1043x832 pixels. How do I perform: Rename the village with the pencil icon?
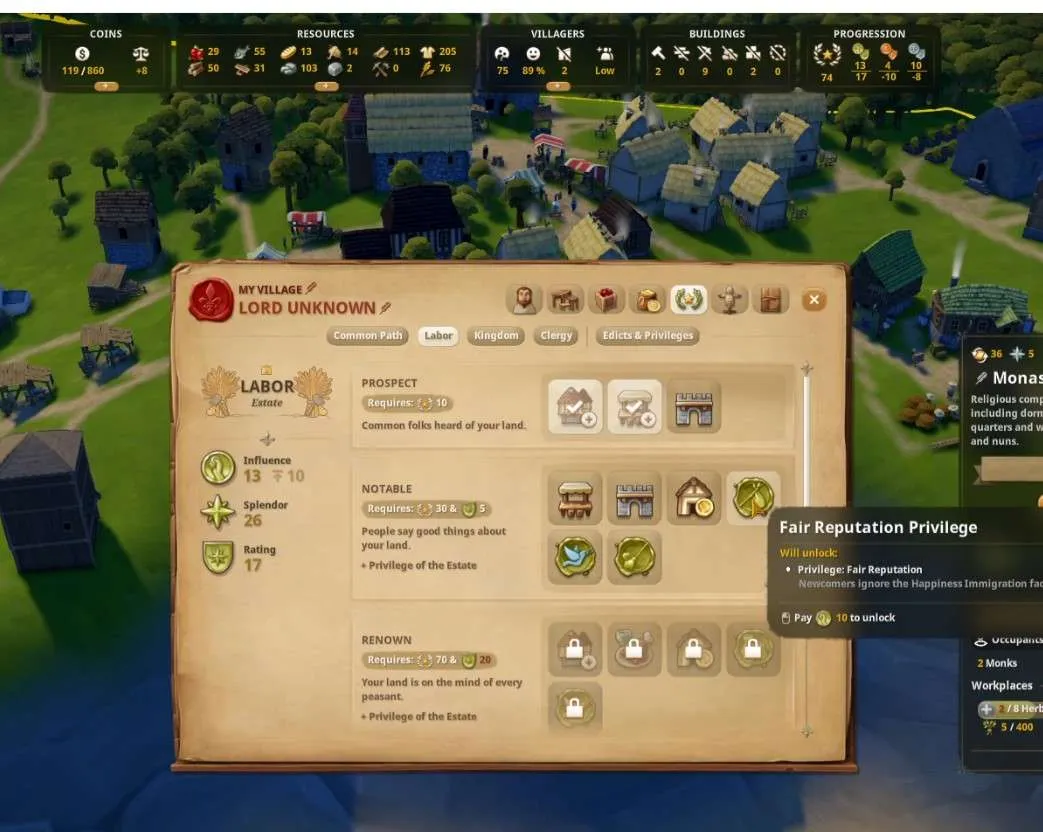pyautogui.click(x=311, y=289)
